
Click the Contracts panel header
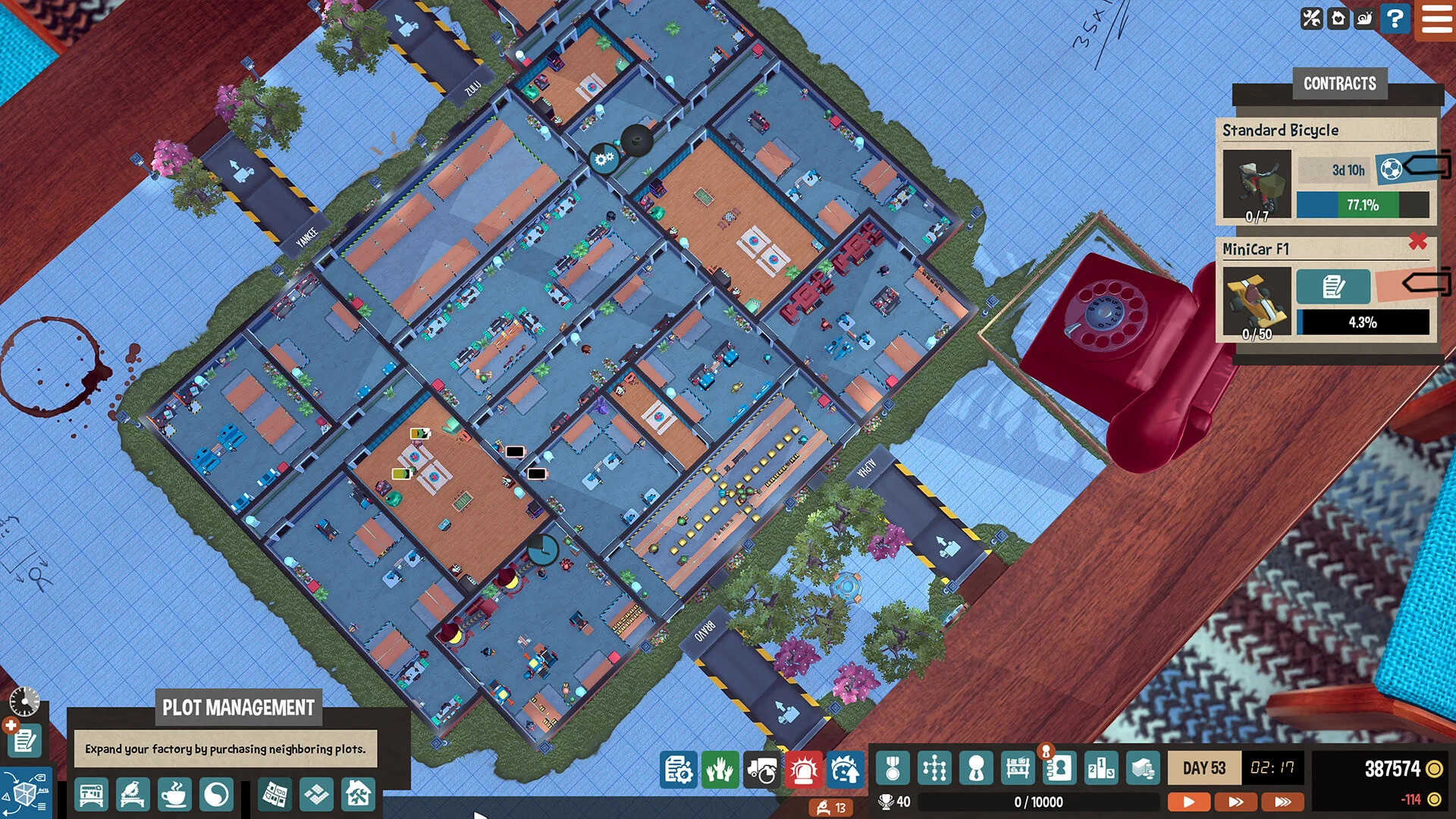(1339, 83)
